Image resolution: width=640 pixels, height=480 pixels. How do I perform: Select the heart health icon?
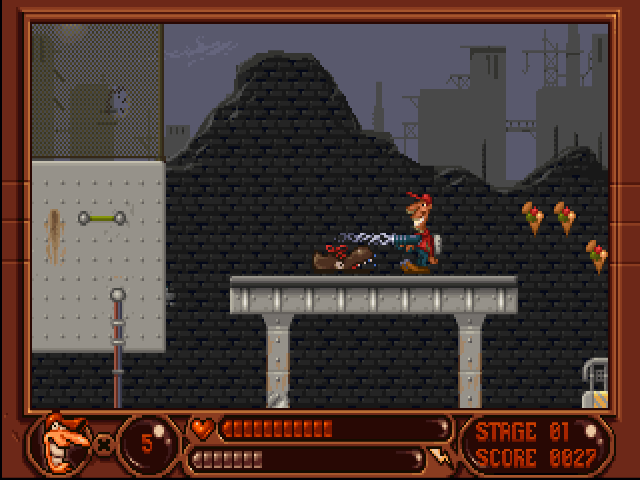[x=203, y=429]
